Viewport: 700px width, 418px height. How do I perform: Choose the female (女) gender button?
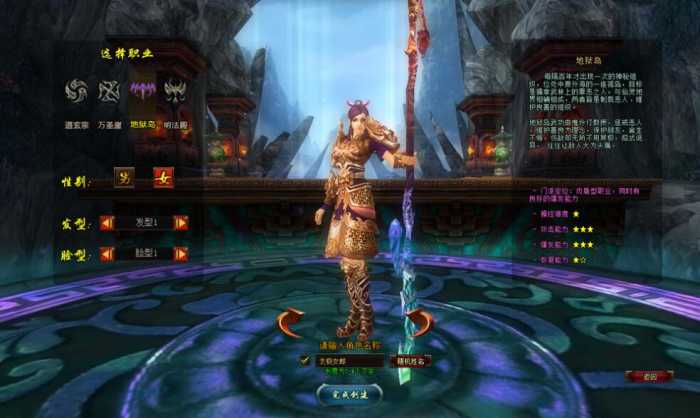pos(162,181)
